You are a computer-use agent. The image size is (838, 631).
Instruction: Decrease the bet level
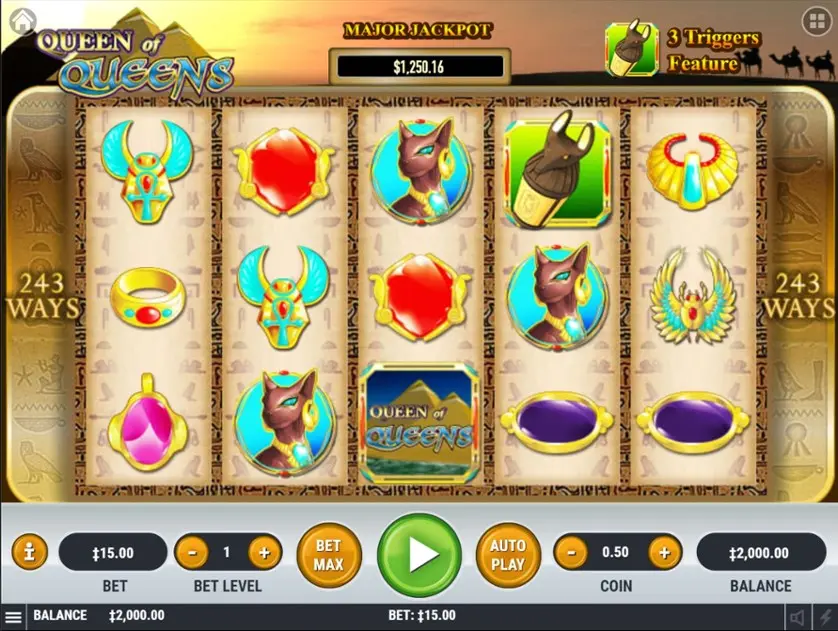[x=191, y=552]
